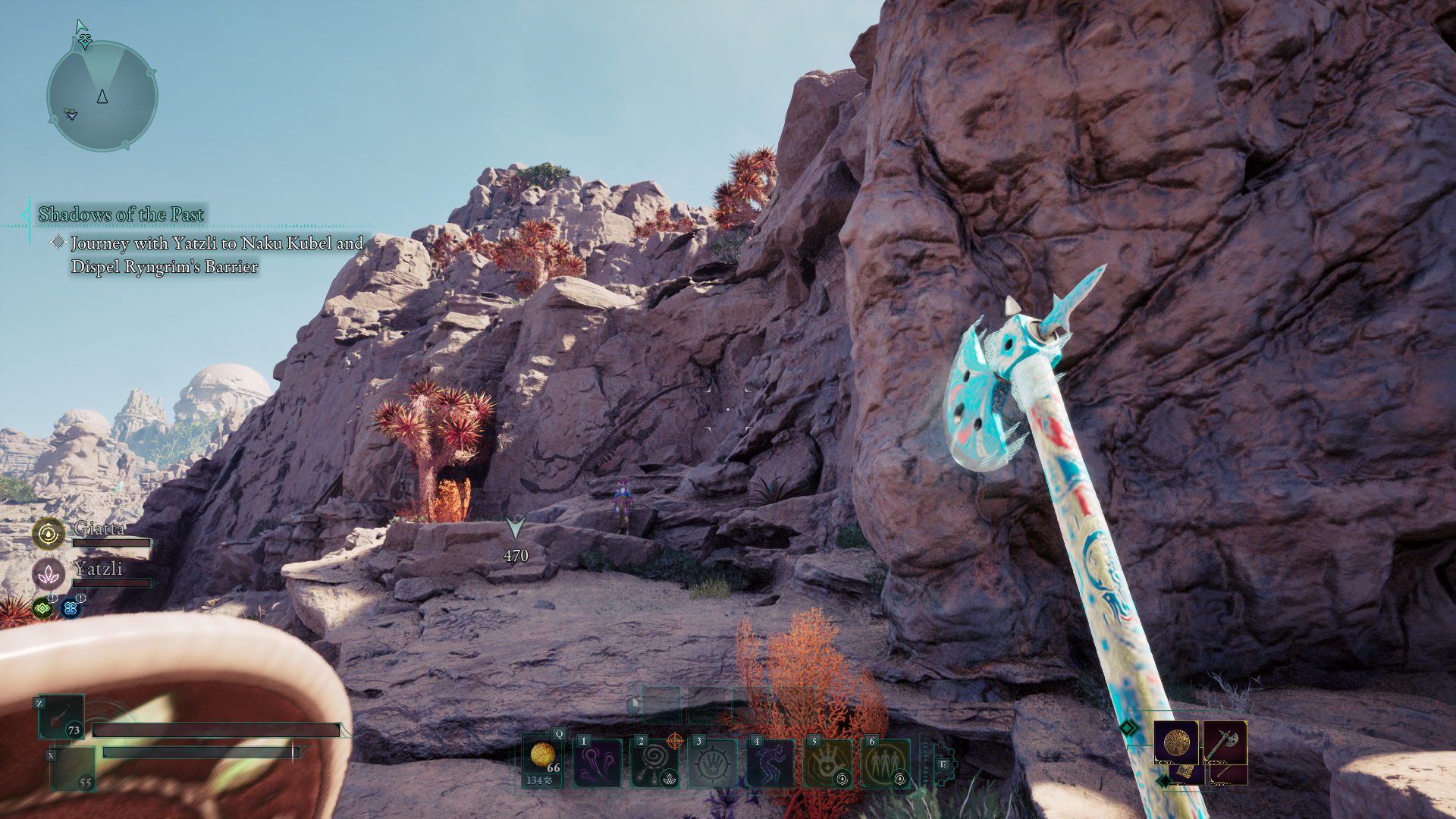Select the secondary loadout wand slot
Screen dimensions: 1456x819
pyautogui.click(x=1228, y=774)
